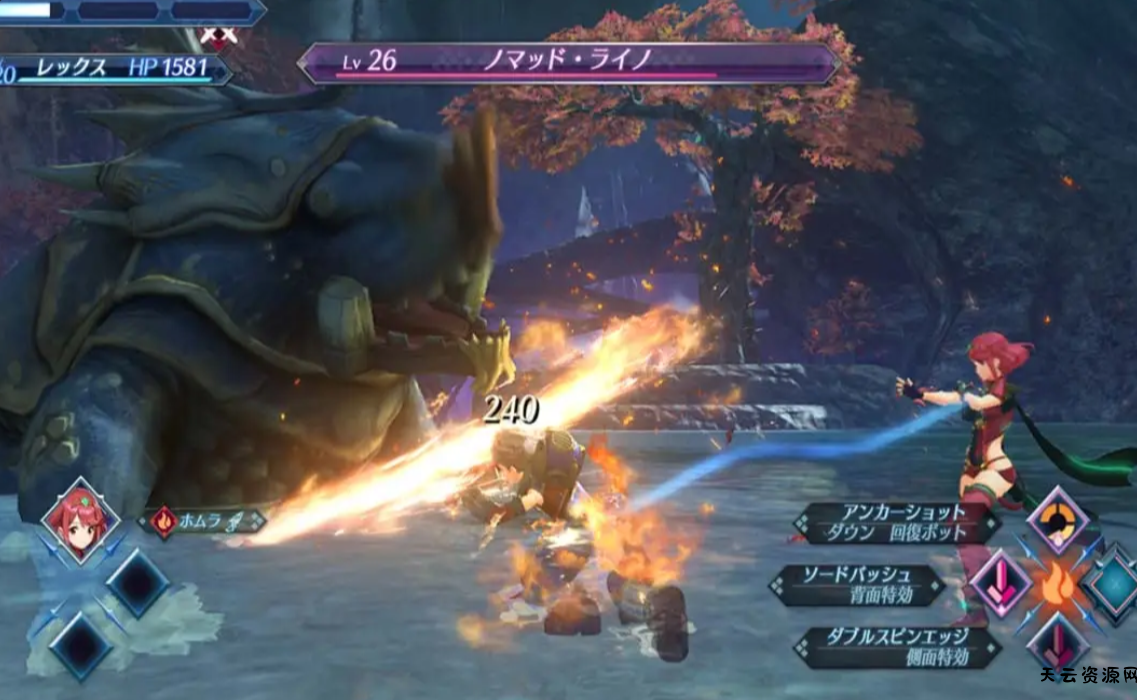The image size is (1137, 700).
Task: Select Homura's portrait in the Blade switcher
Action: [x=80, y=521]
